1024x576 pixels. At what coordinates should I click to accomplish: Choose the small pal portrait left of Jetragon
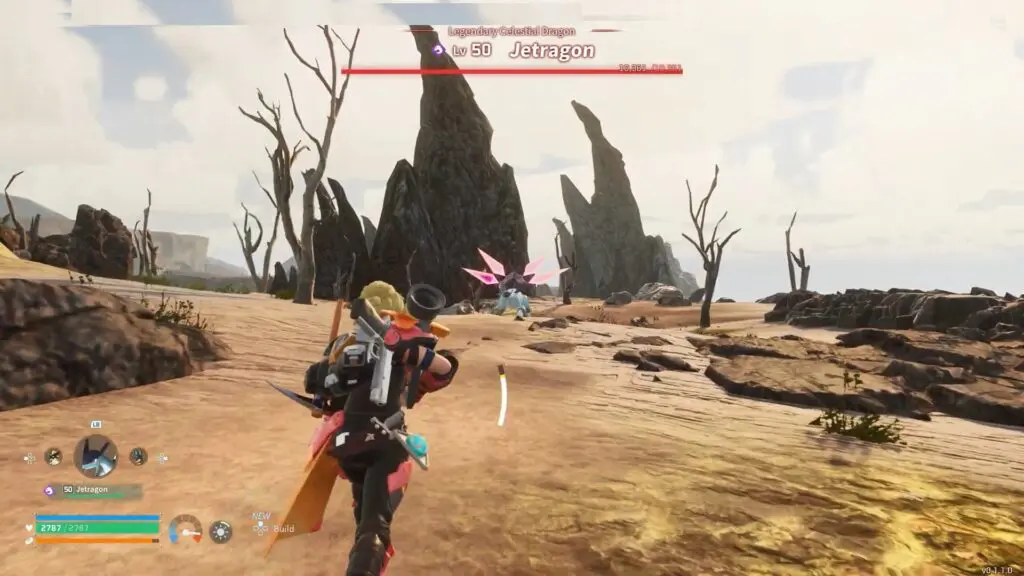53,456
